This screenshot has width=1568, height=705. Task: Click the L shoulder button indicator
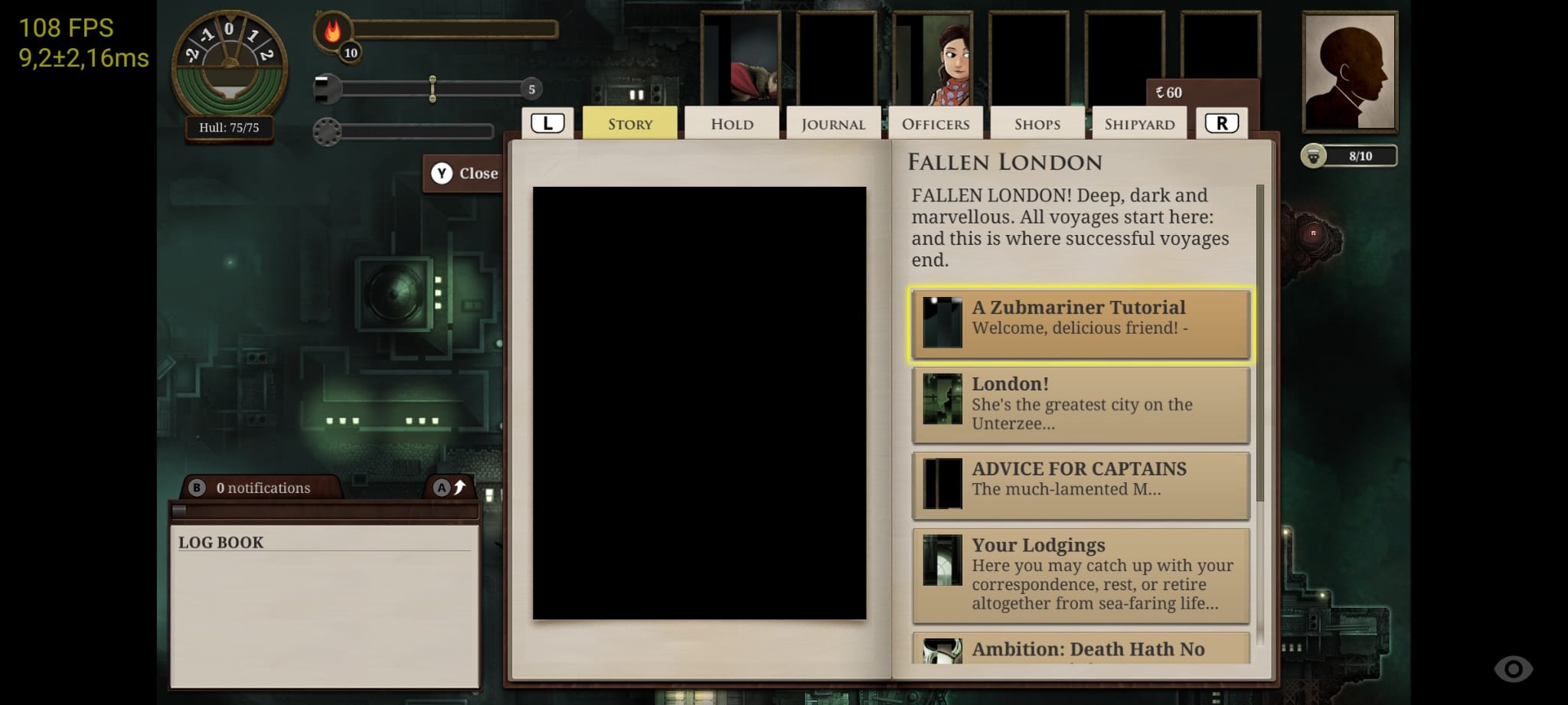(x=548, y=121)
